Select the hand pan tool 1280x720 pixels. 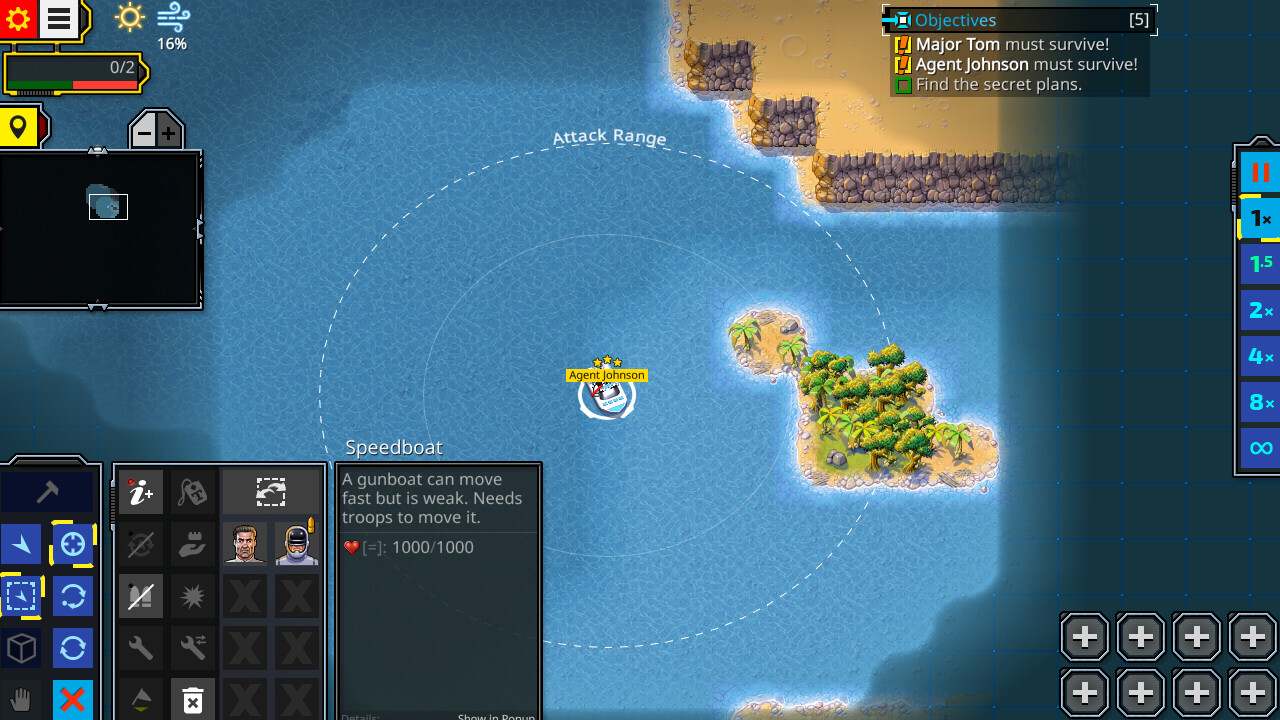click(20, 698)
